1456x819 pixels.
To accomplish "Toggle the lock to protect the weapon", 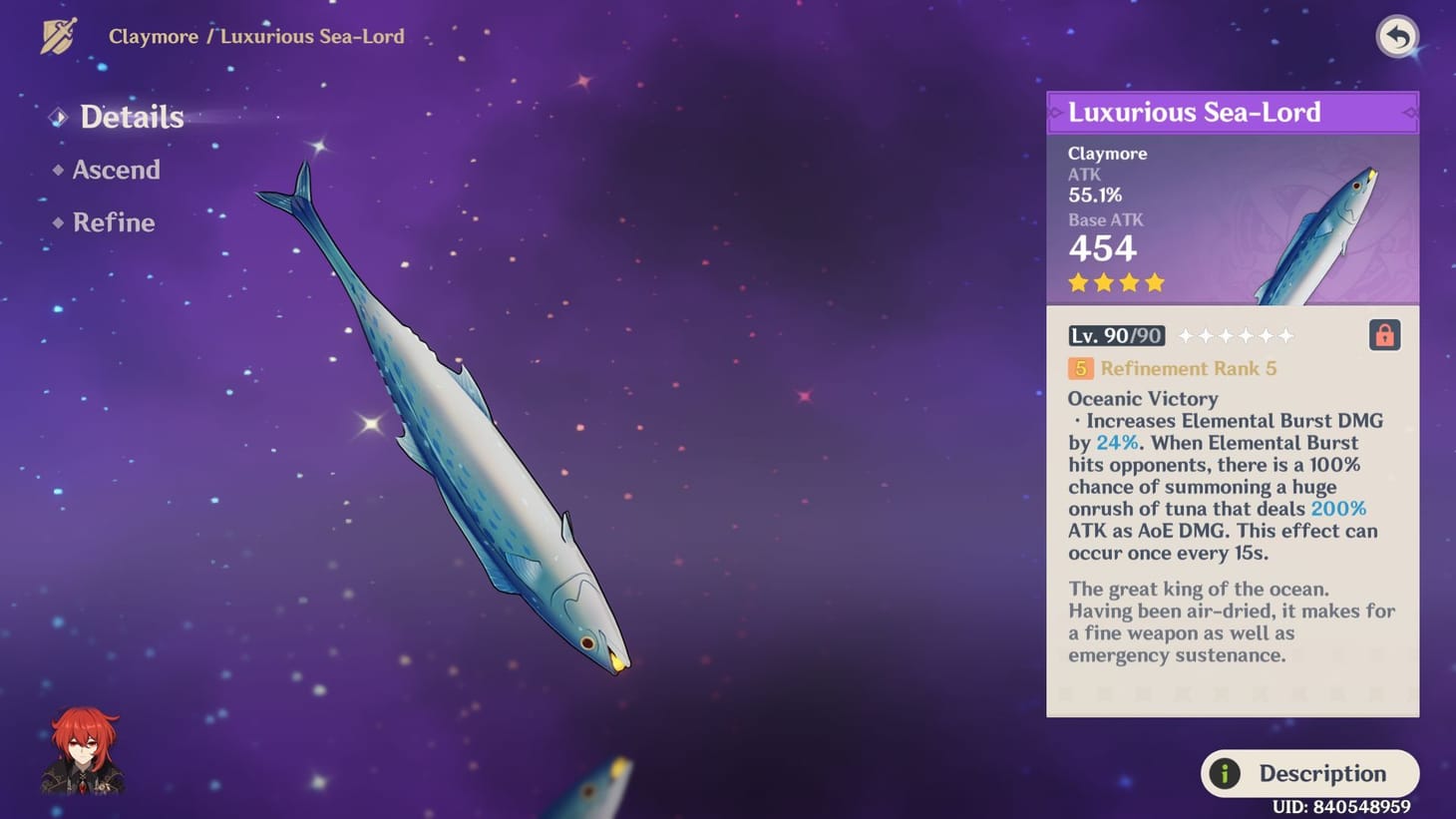I will click(1384, 336).
